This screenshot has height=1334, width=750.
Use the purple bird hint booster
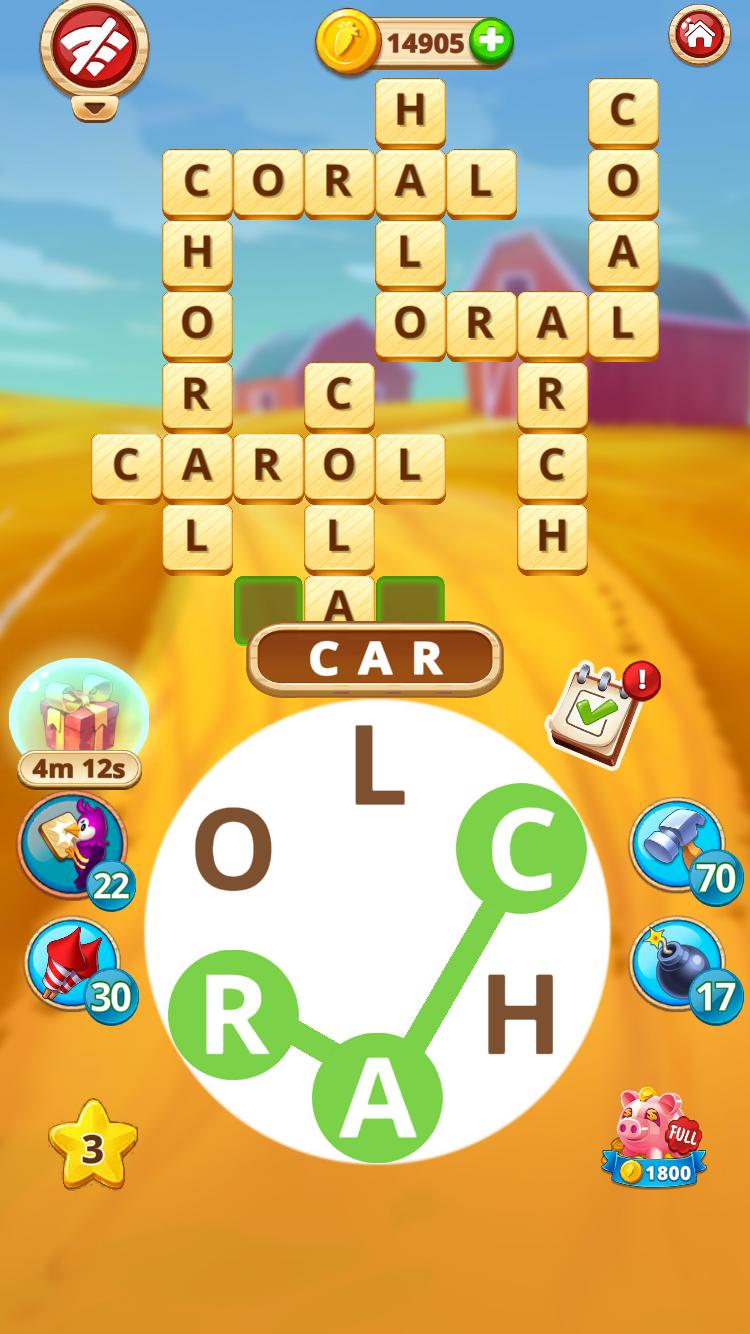pos(73,845)
